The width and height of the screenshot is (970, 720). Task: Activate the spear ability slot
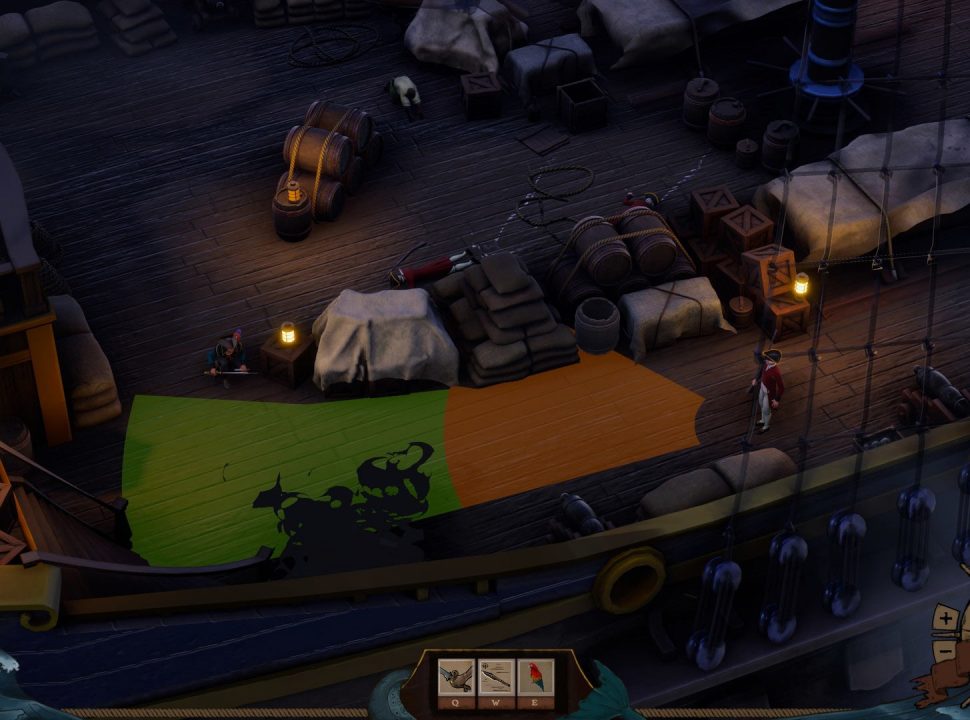click(x=495, y=677)
